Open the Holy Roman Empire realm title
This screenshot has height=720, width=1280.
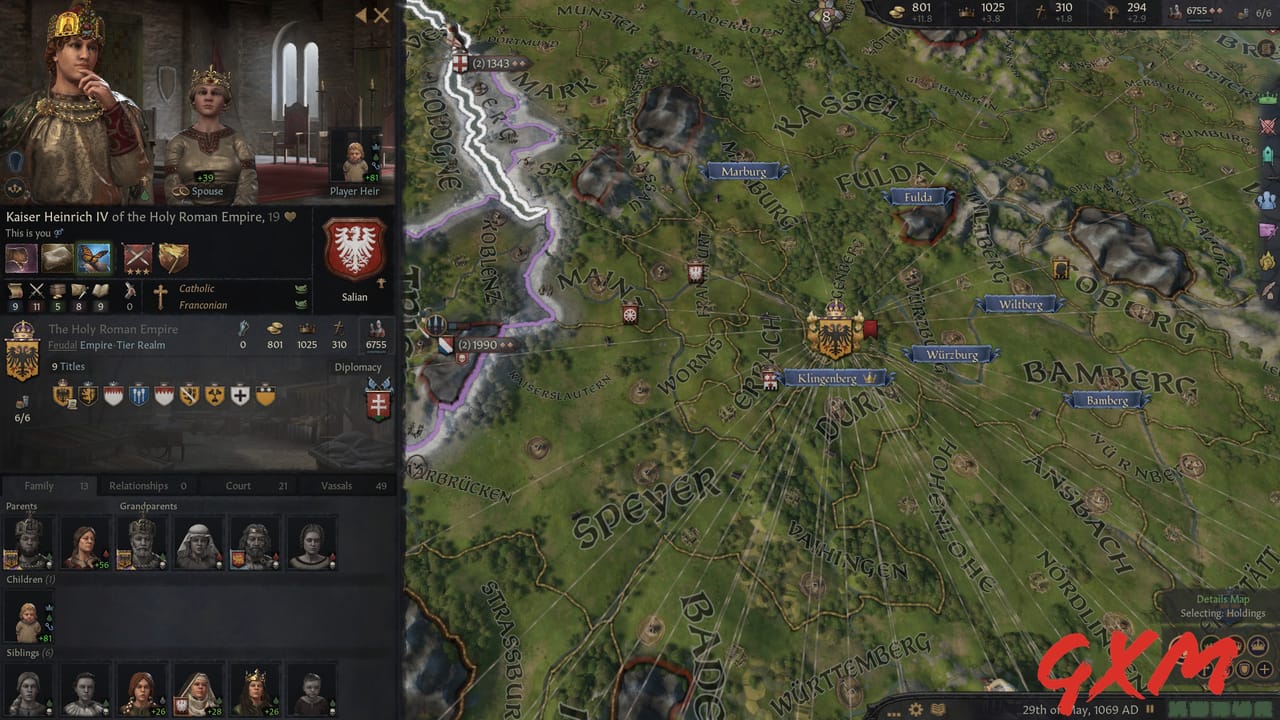(x=113, y=329)
